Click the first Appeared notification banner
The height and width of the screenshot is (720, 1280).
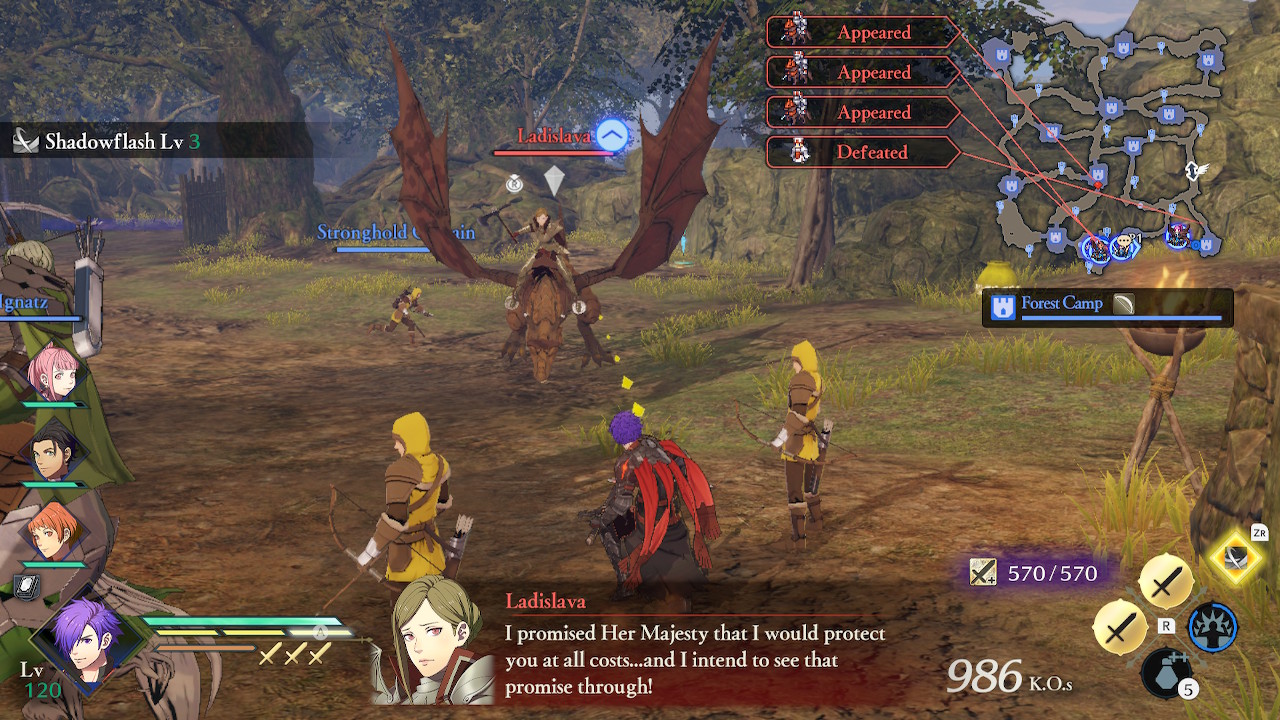coord(865,32)
